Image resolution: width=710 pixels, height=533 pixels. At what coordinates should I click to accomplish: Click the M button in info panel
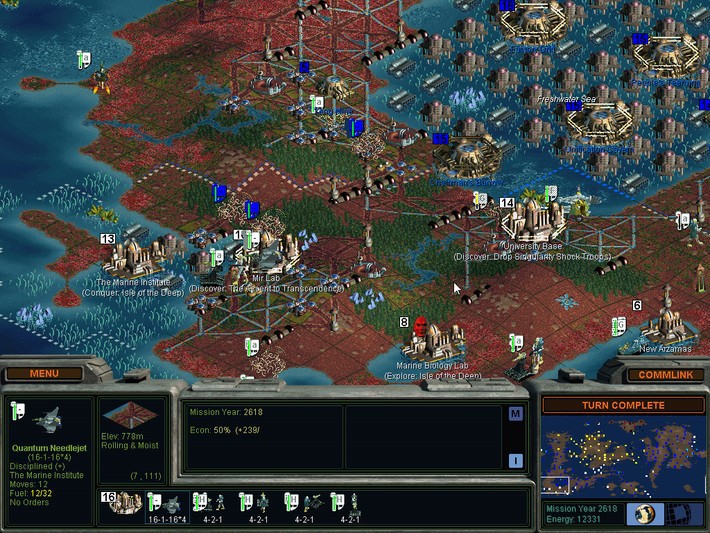pos(515,414)
